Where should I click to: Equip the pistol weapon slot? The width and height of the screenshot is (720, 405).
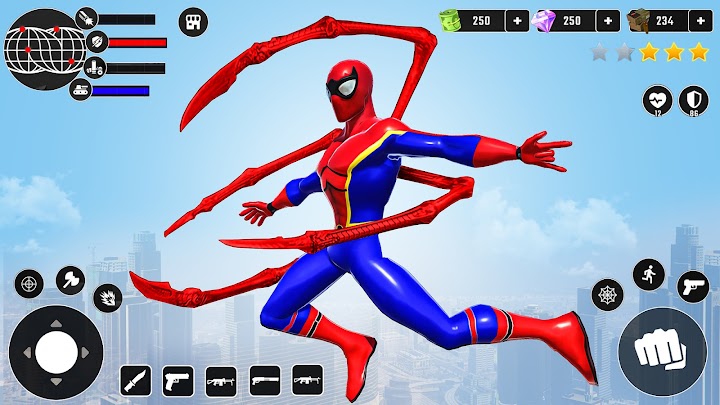178,380
